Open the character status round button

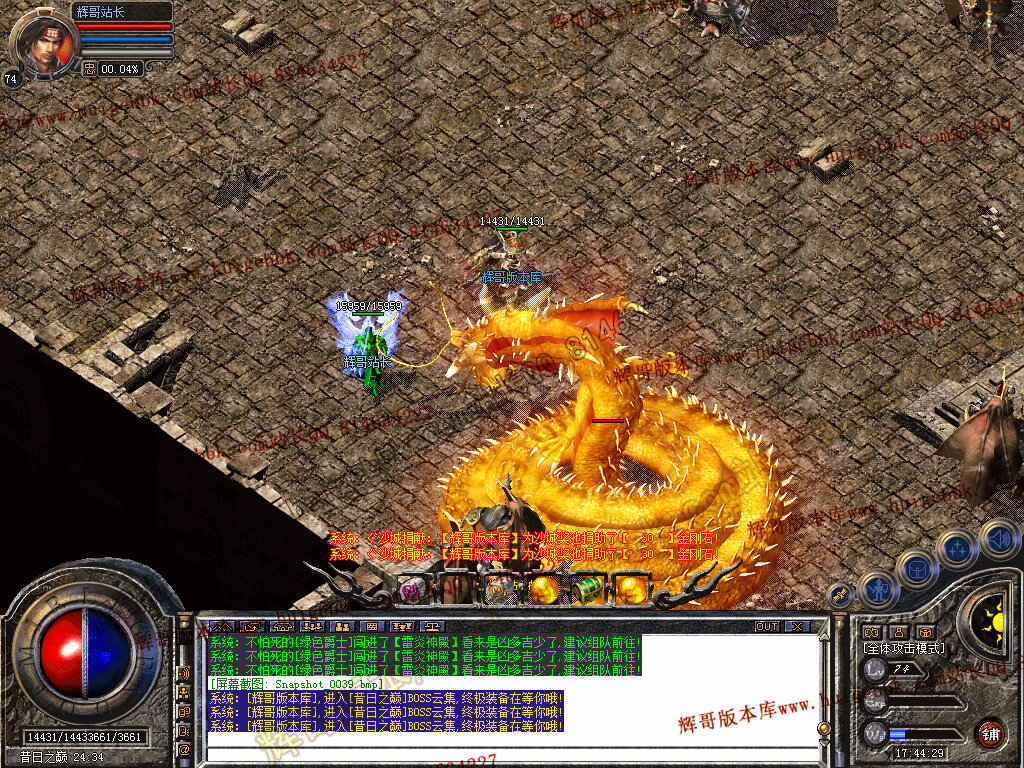pyautogui.click(x=877, y=589)
